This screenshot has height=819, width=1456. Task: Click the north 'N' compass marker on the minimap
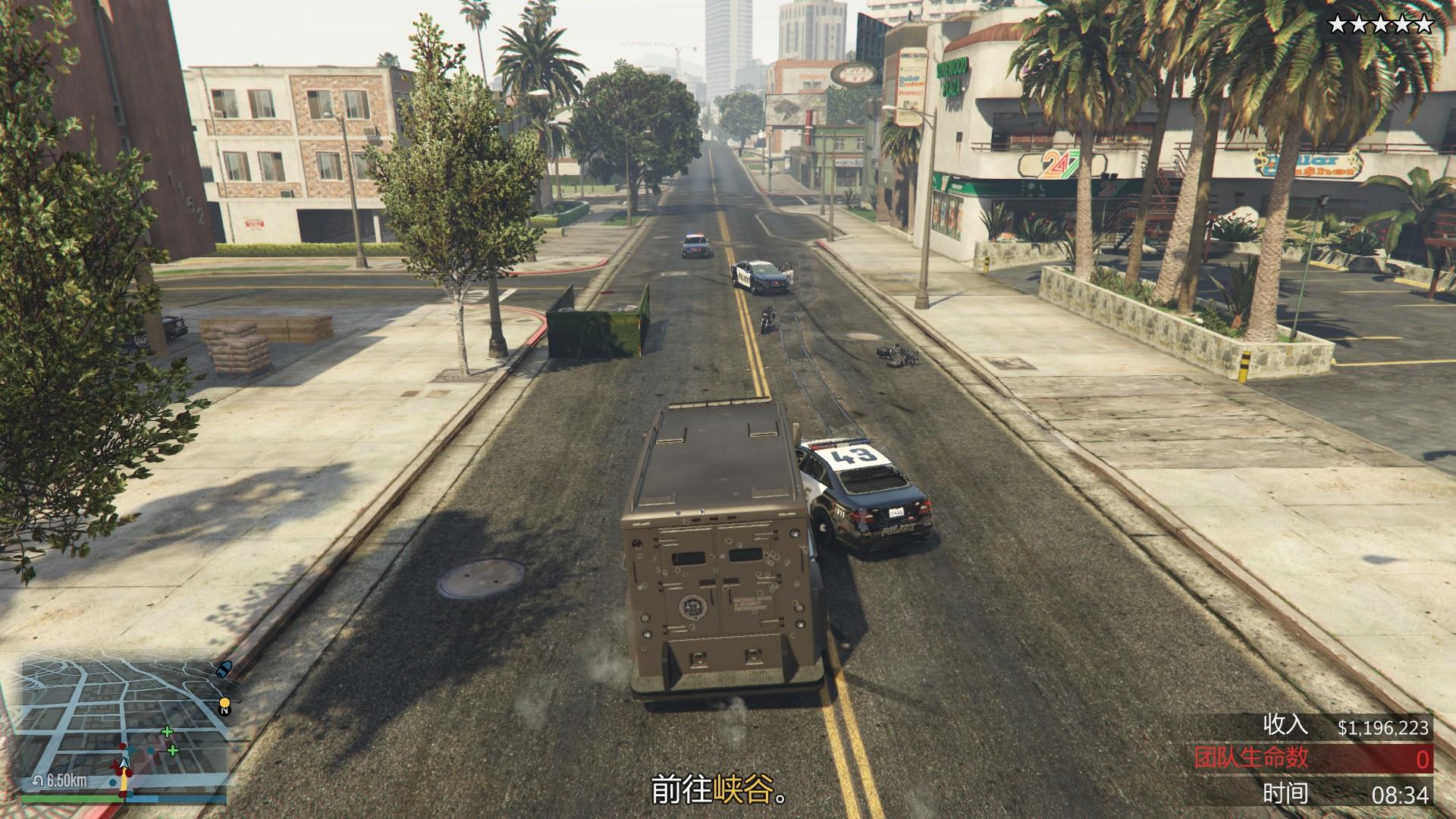[x=224, y=711]
